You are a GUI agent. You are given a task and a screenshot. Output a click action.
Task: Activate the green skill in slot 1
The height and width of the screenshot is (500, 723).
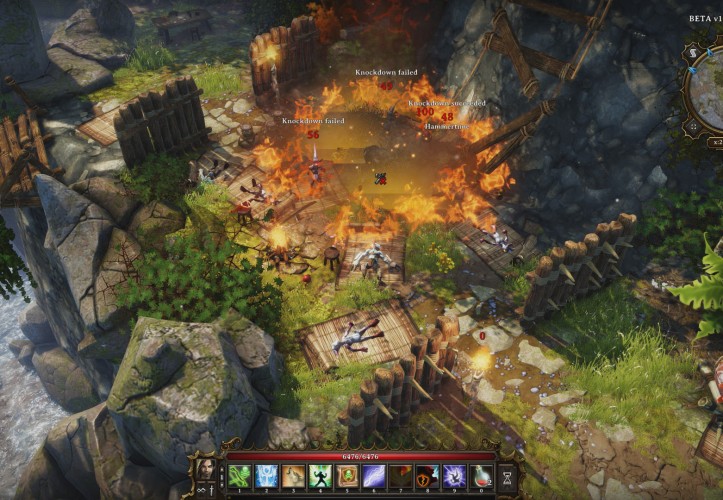[x=238, y=476]
